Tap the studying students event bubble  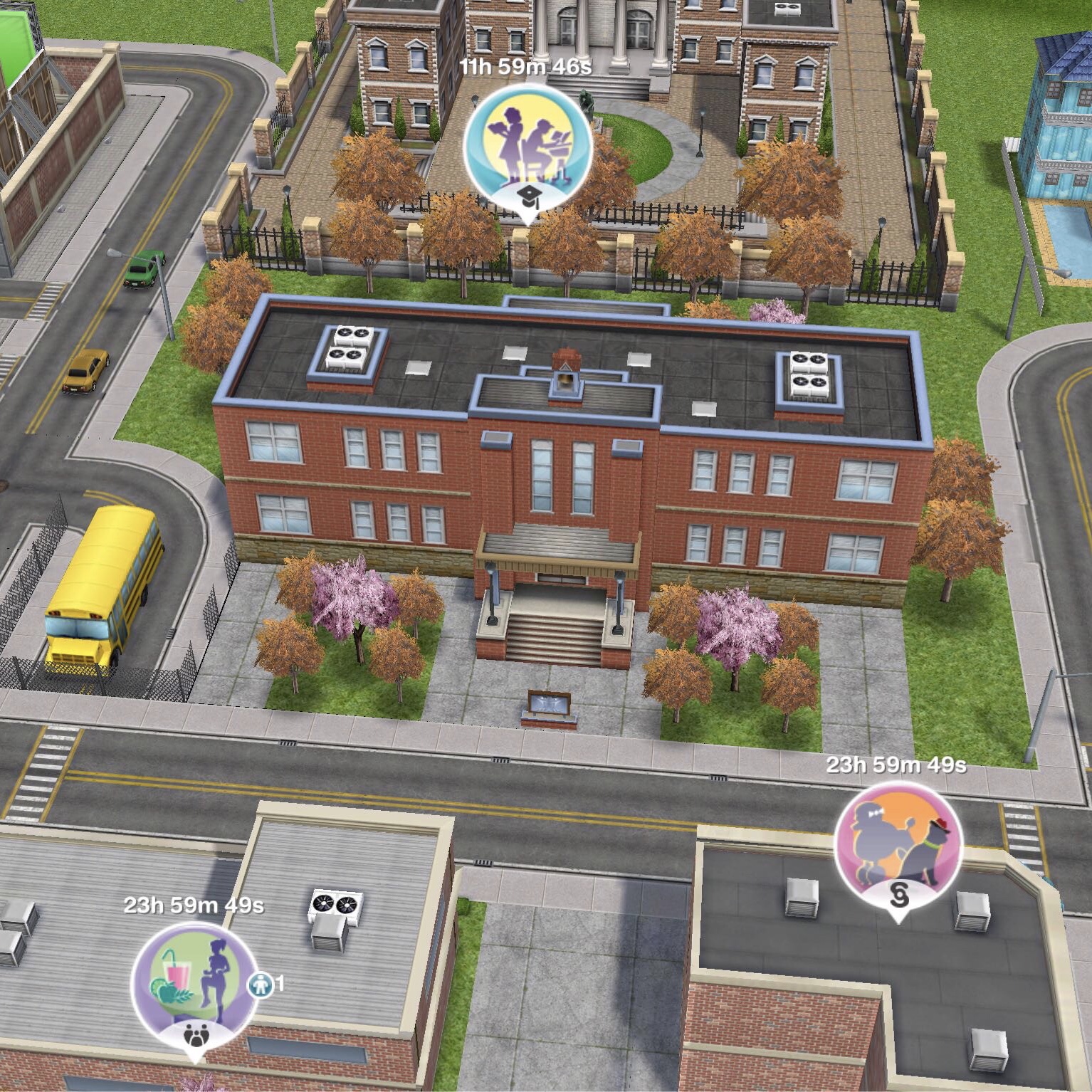(527, 146)
